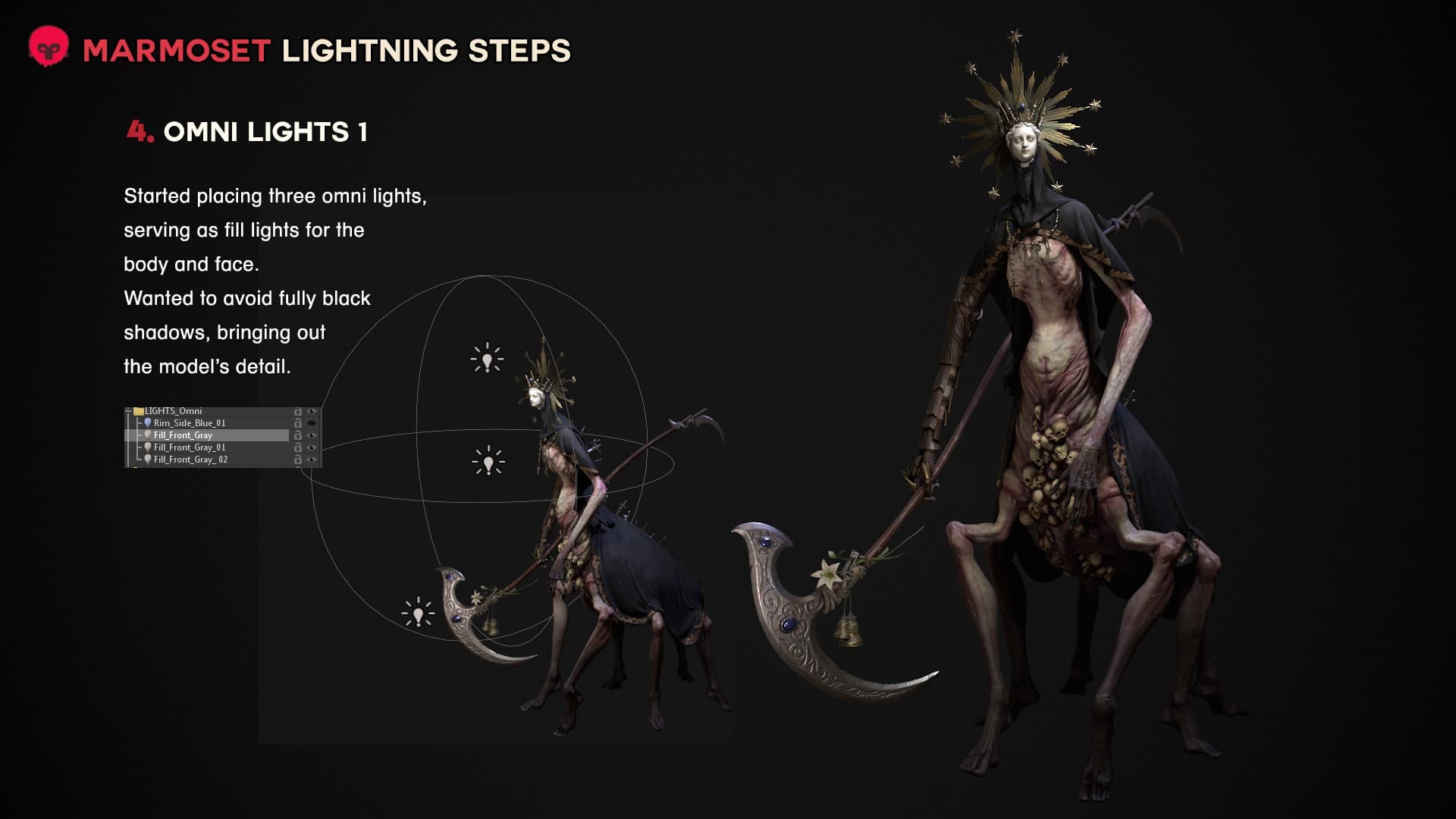The image size is (1456, 819).
Task: Collapse the LIGHTS_Omni folder expander
Action: pos(128,411)
